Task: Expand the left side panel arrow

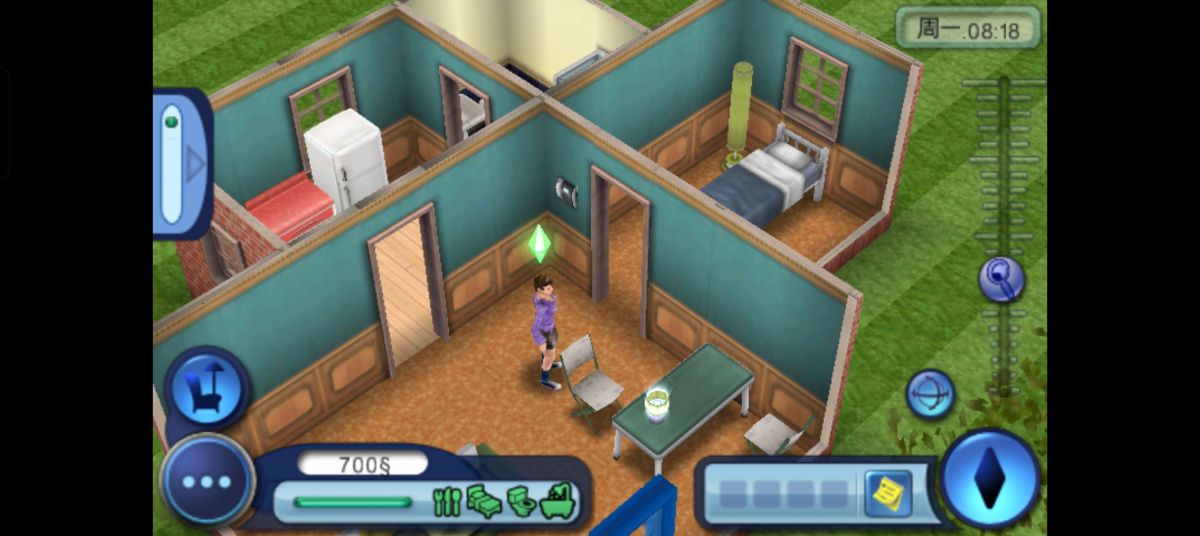Action: coord(195,165)
